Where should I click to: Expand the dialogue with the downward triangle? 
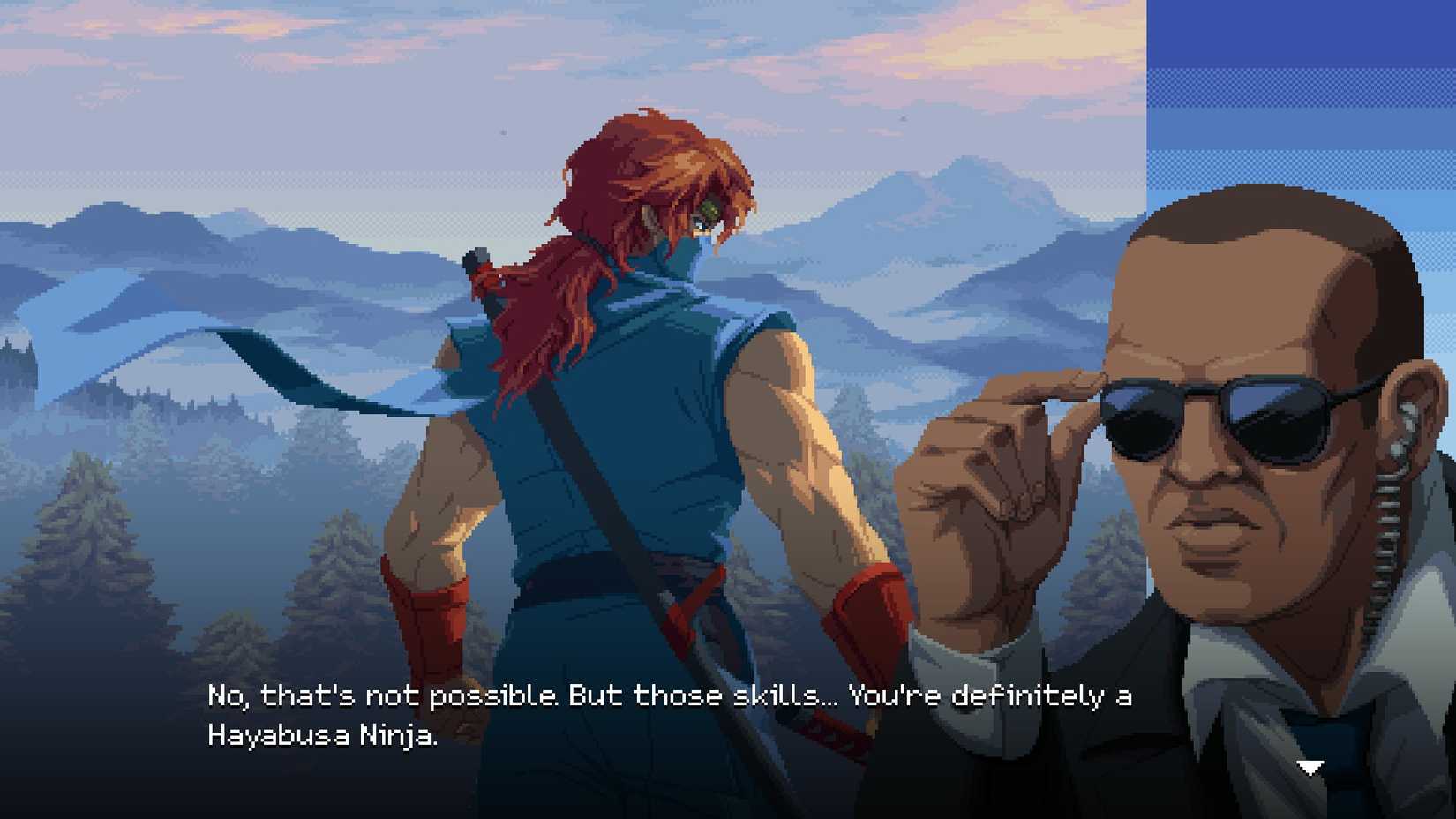pos(1312,767)
